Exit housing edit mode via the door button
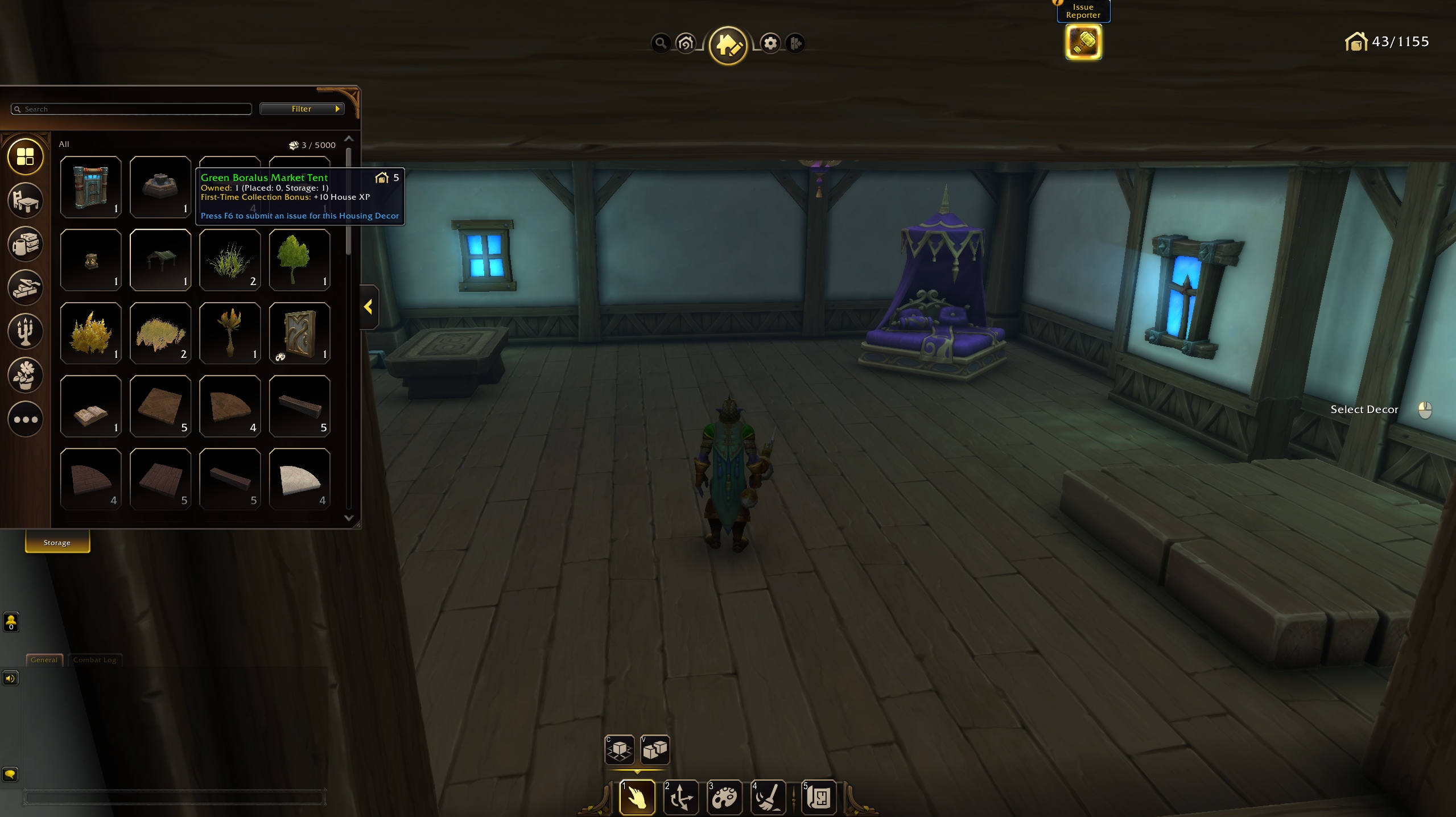 [795, 43]
